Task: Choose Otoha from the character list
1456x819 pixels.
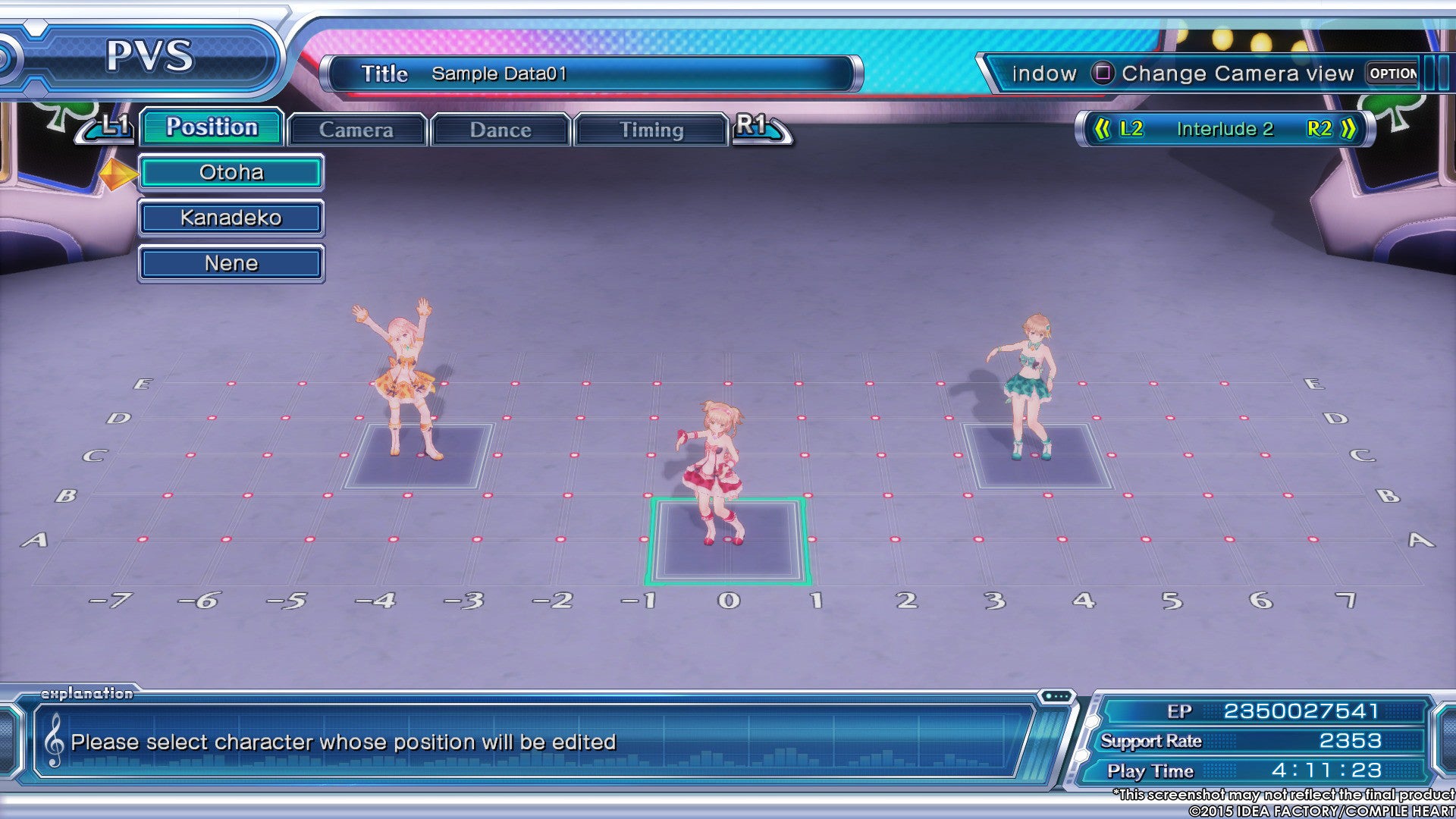Action: (231, 173)
